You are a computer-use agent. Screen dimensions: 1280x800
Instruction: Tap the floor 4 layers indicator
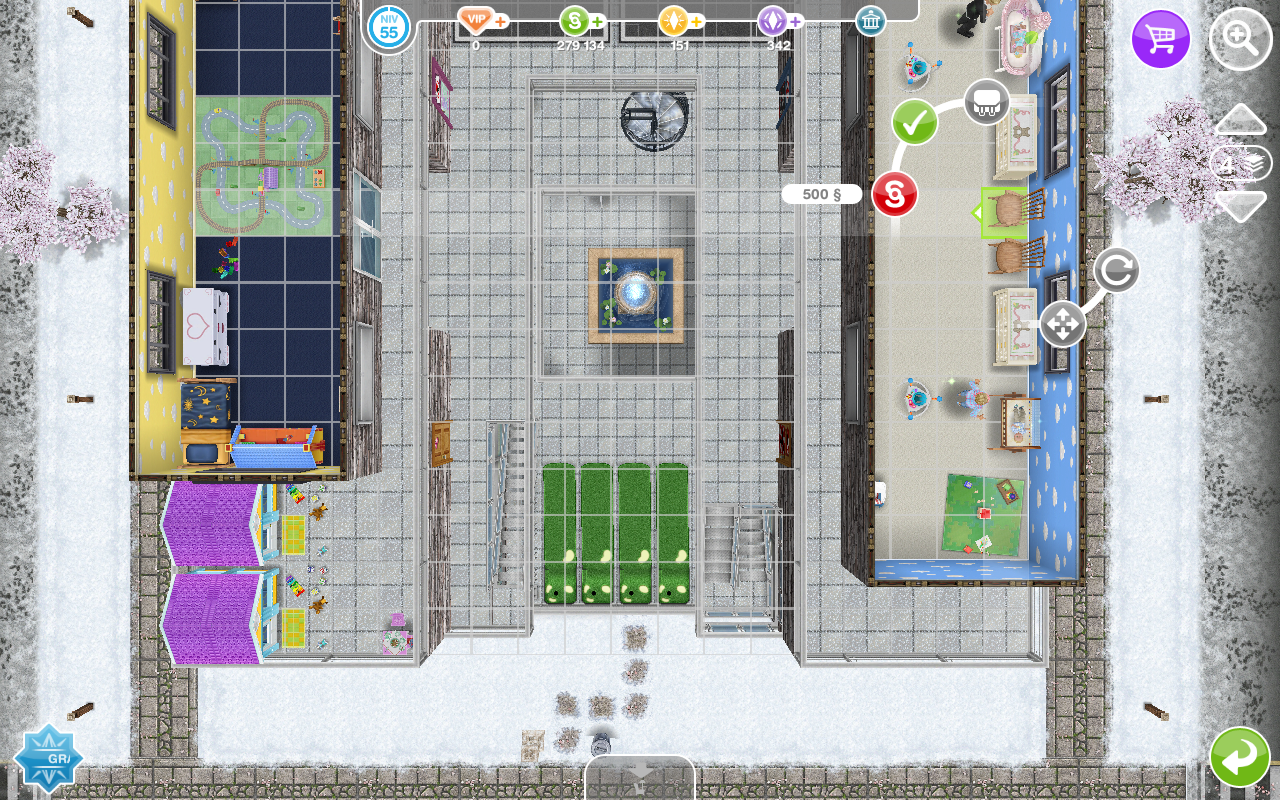1240,163
